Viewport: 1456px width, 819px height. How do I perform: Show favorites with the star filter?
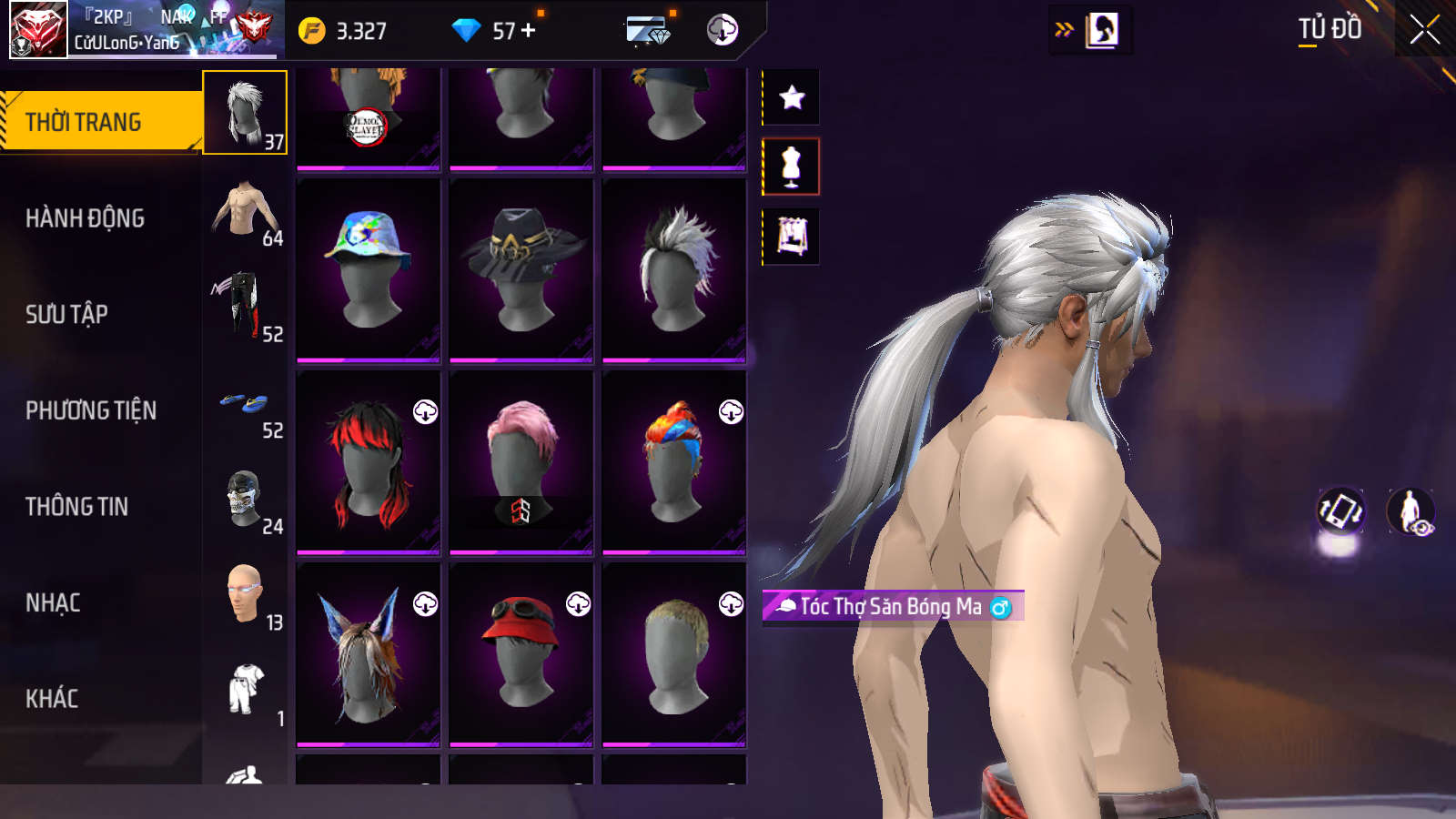pos(792,96)
